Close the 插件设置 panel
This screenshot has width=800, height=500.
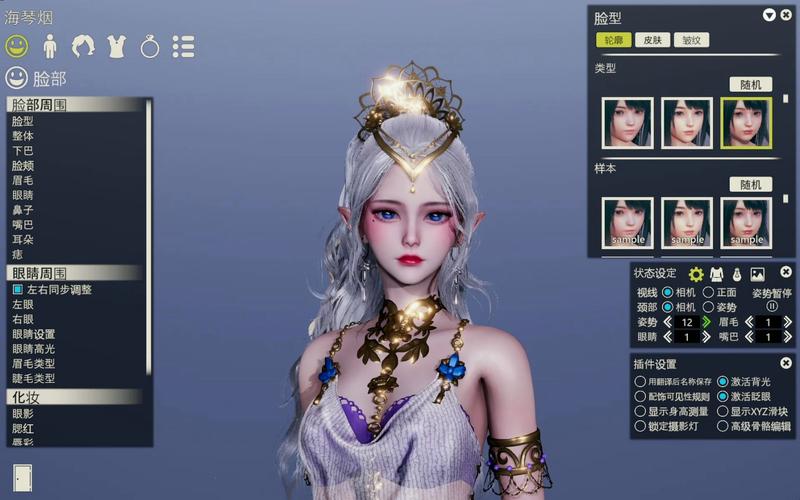pyautogui.click(x=786, y=363)
